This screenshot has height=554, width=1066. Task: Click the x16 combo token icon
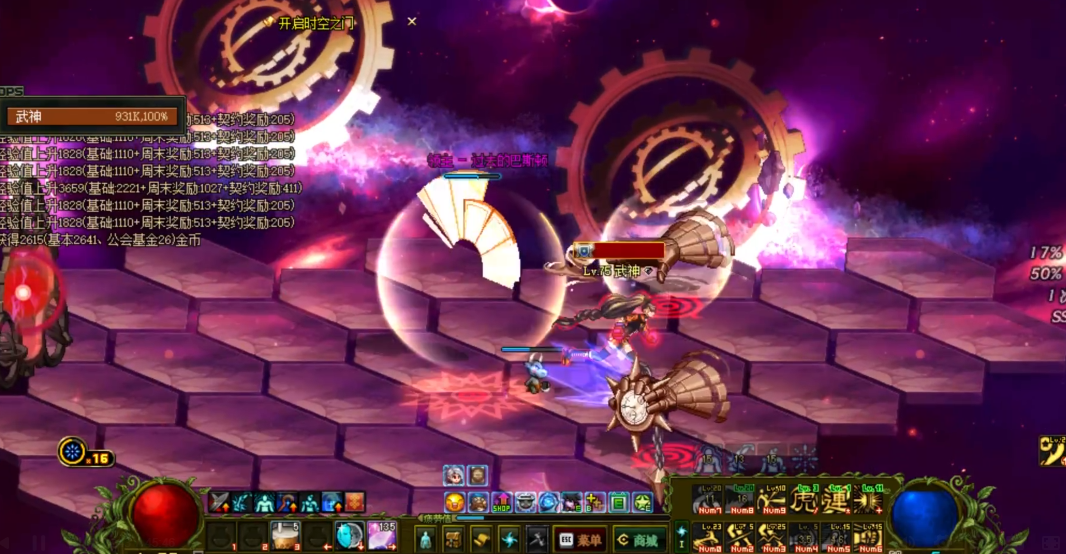(74, 452)
